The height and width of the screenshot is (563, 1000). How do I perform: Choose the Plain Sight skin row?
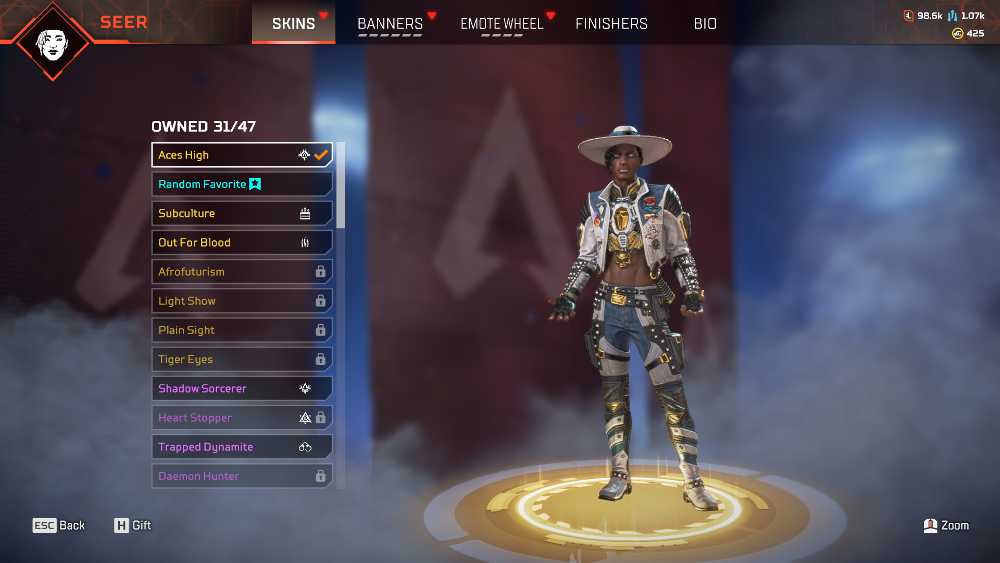click(x=242, y=330)
